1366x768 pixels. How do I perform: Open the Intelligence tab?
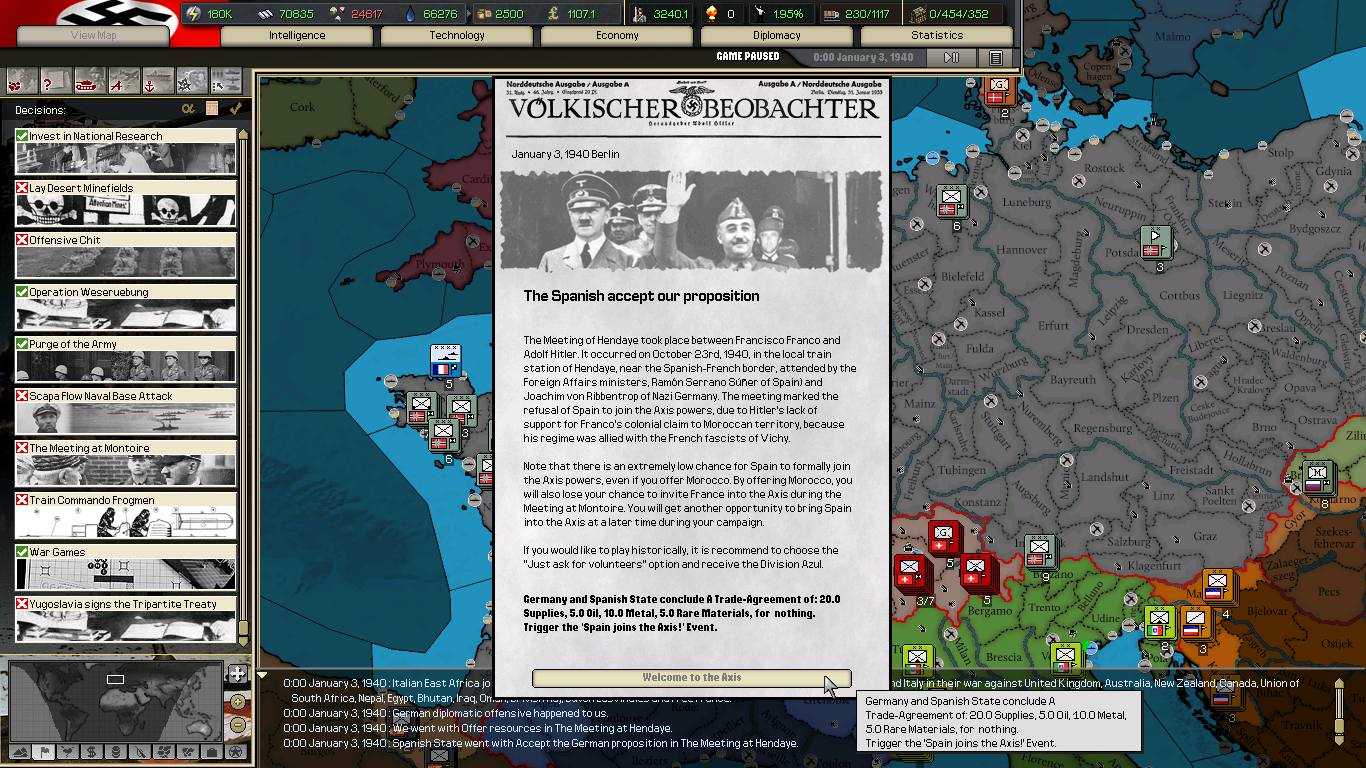(x=297, y=36)
